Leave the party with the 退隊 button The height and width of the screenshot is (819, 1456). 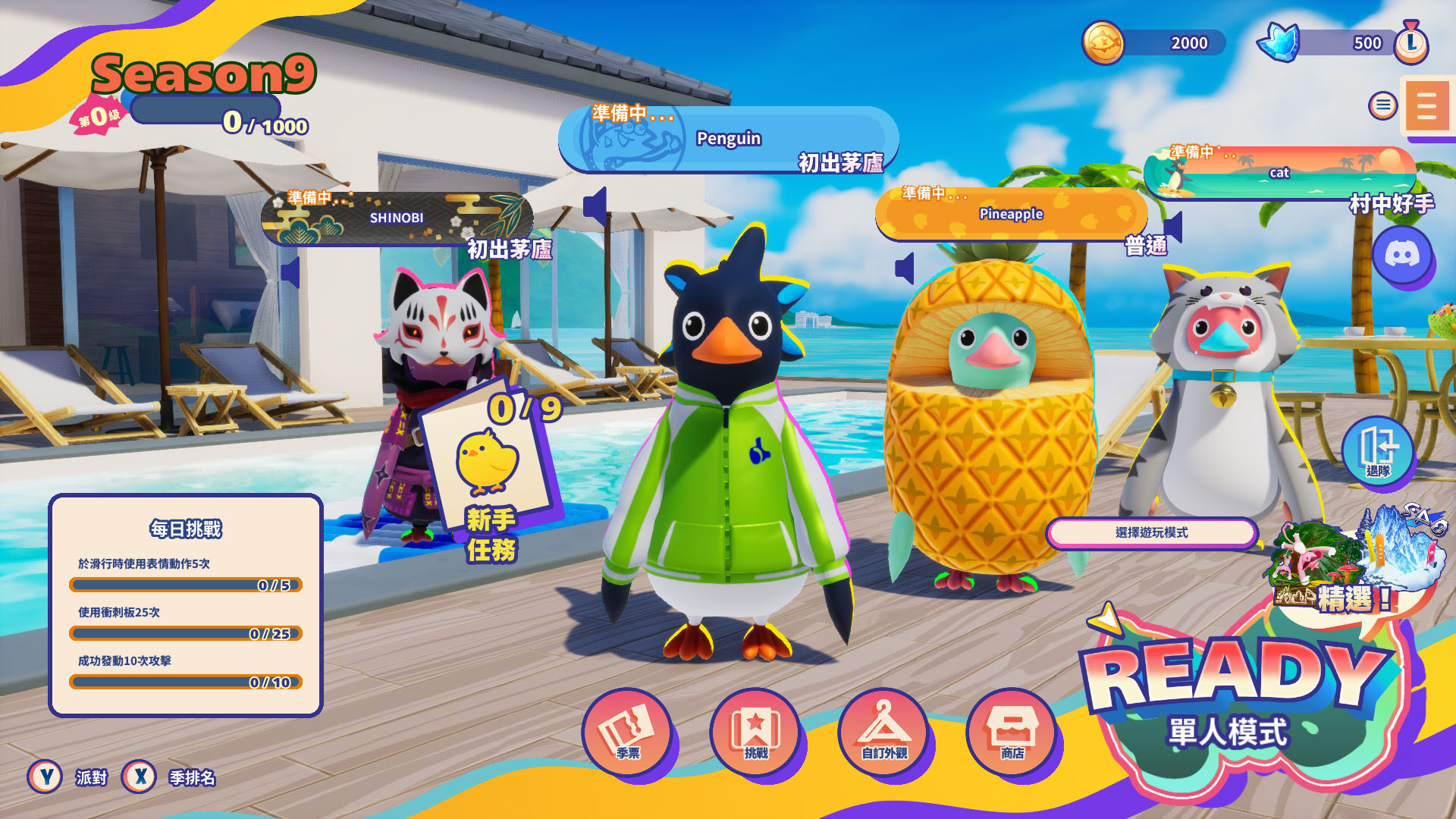[1377, 450]
